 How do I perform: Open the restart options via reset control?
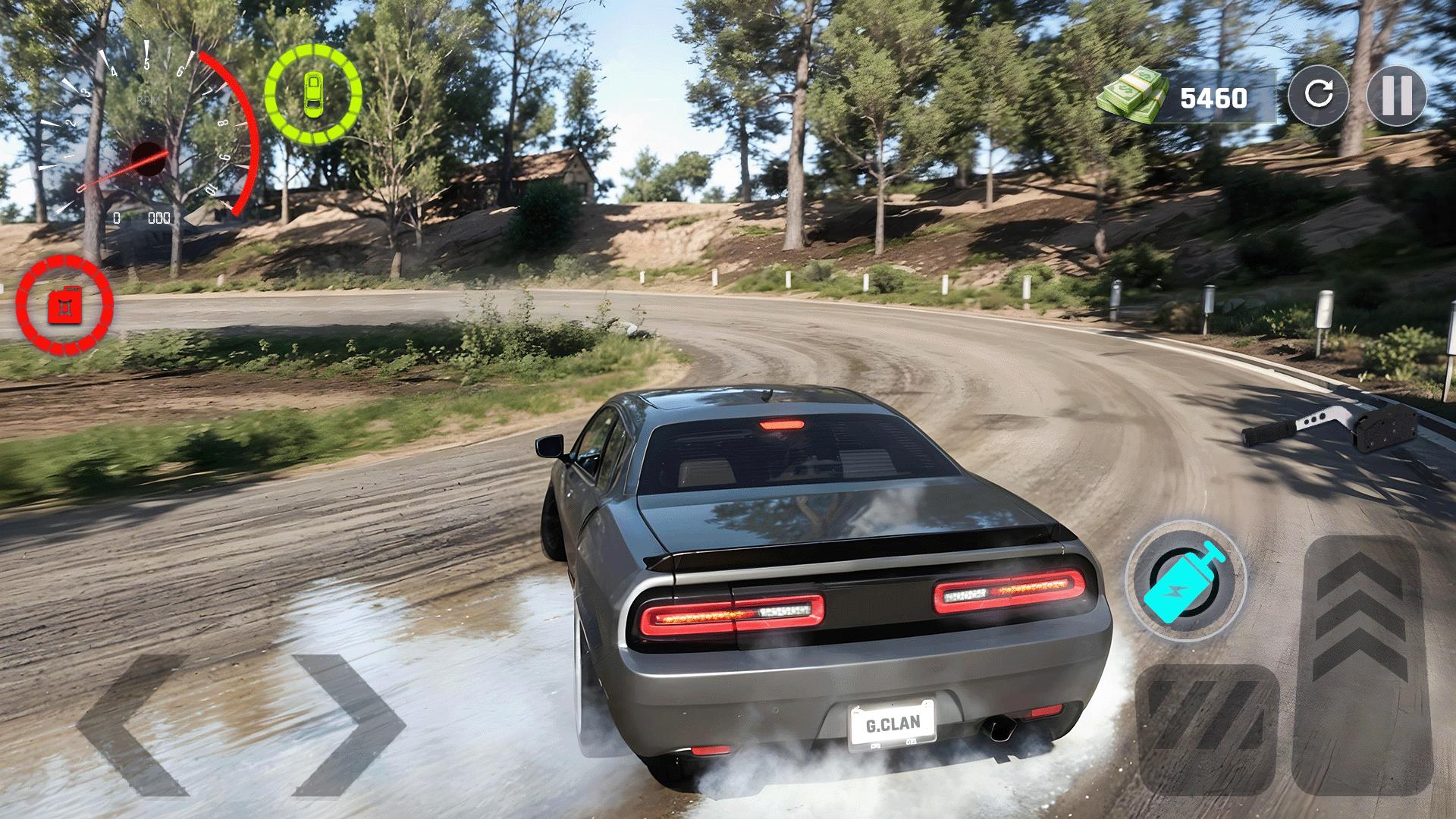[x=1321, y=96]
